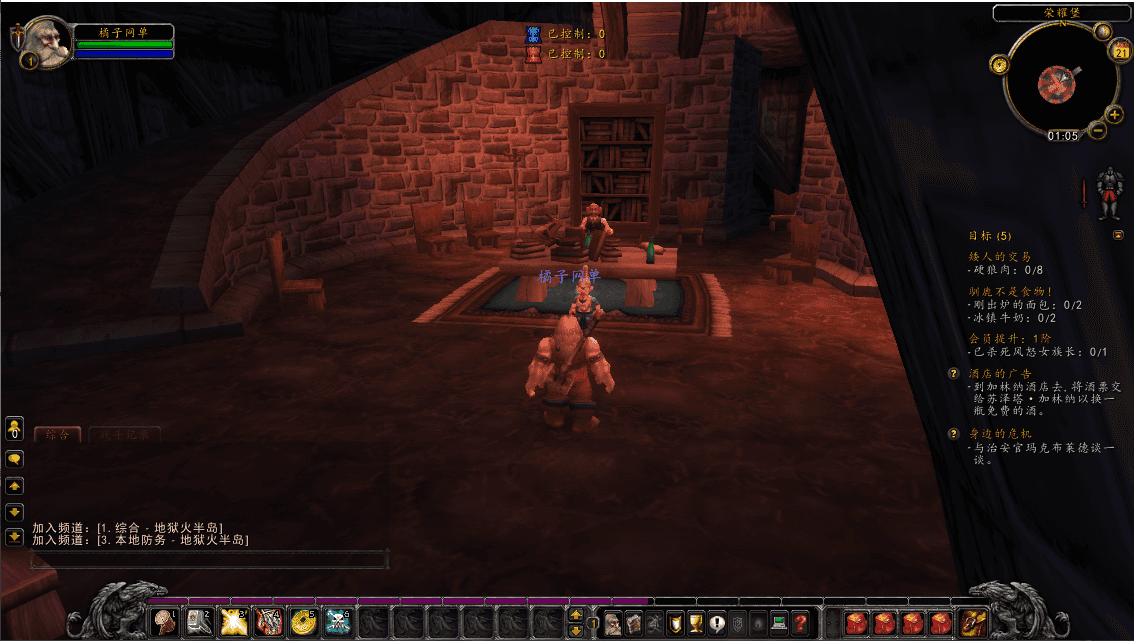Image resolution: width=1134 pixels, height=641 pixels.
Task: Open the red question mark help button
Action: [x=800, y=624]
